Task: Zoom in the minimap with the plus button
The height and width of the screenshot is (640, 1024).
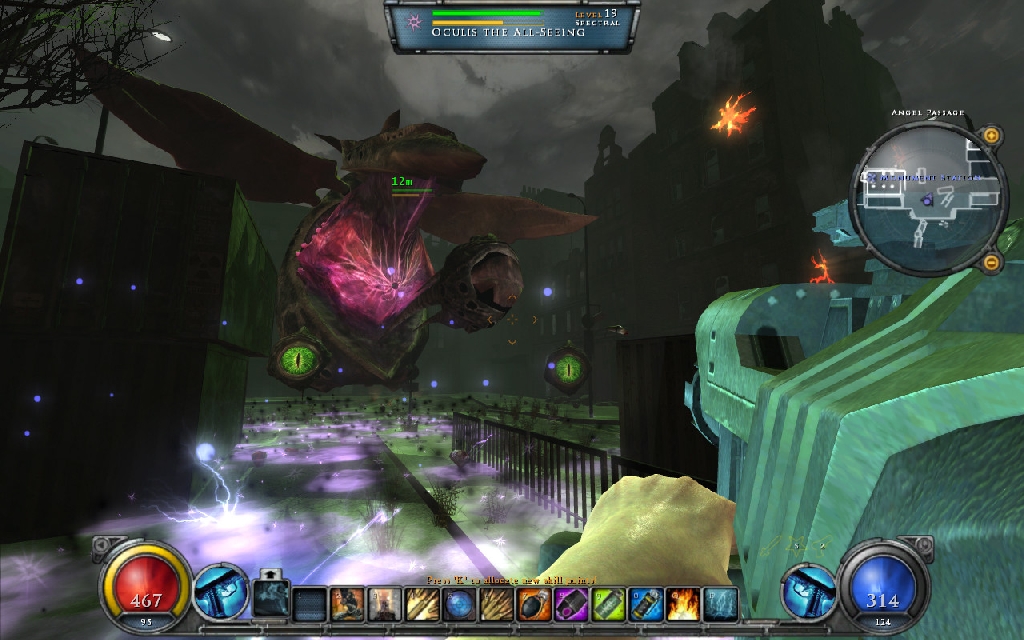Action: pos(991,135)
